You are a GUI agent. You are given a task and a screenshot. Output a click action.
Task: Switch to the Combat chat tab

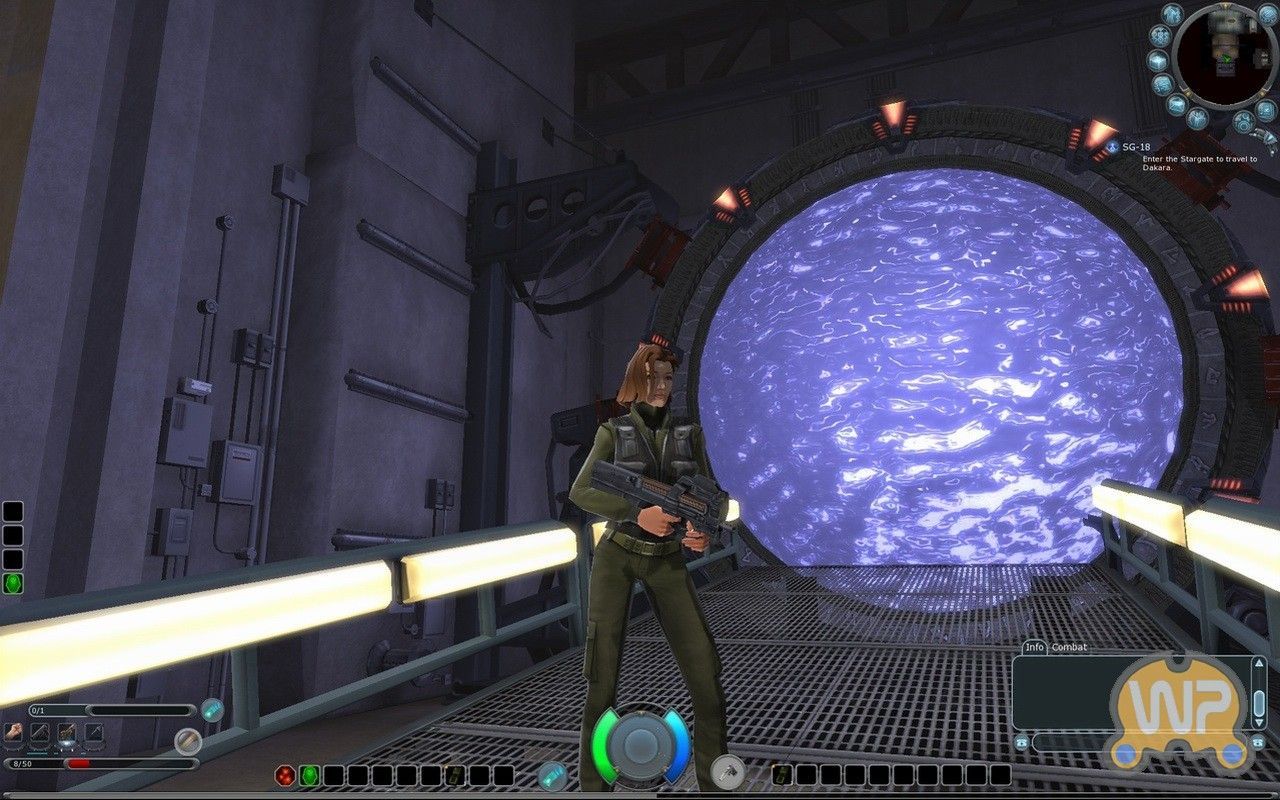click(x=1069, y=647)
